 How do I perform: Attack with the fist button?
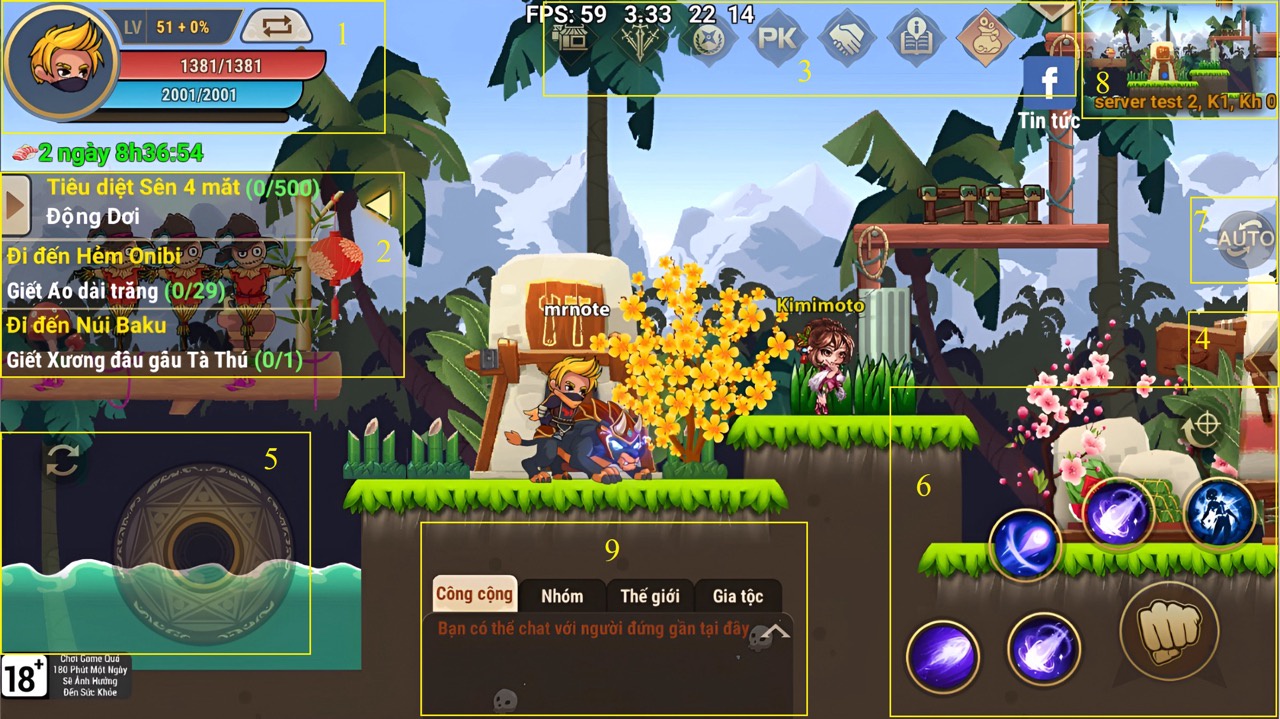tap(1168, 632)
